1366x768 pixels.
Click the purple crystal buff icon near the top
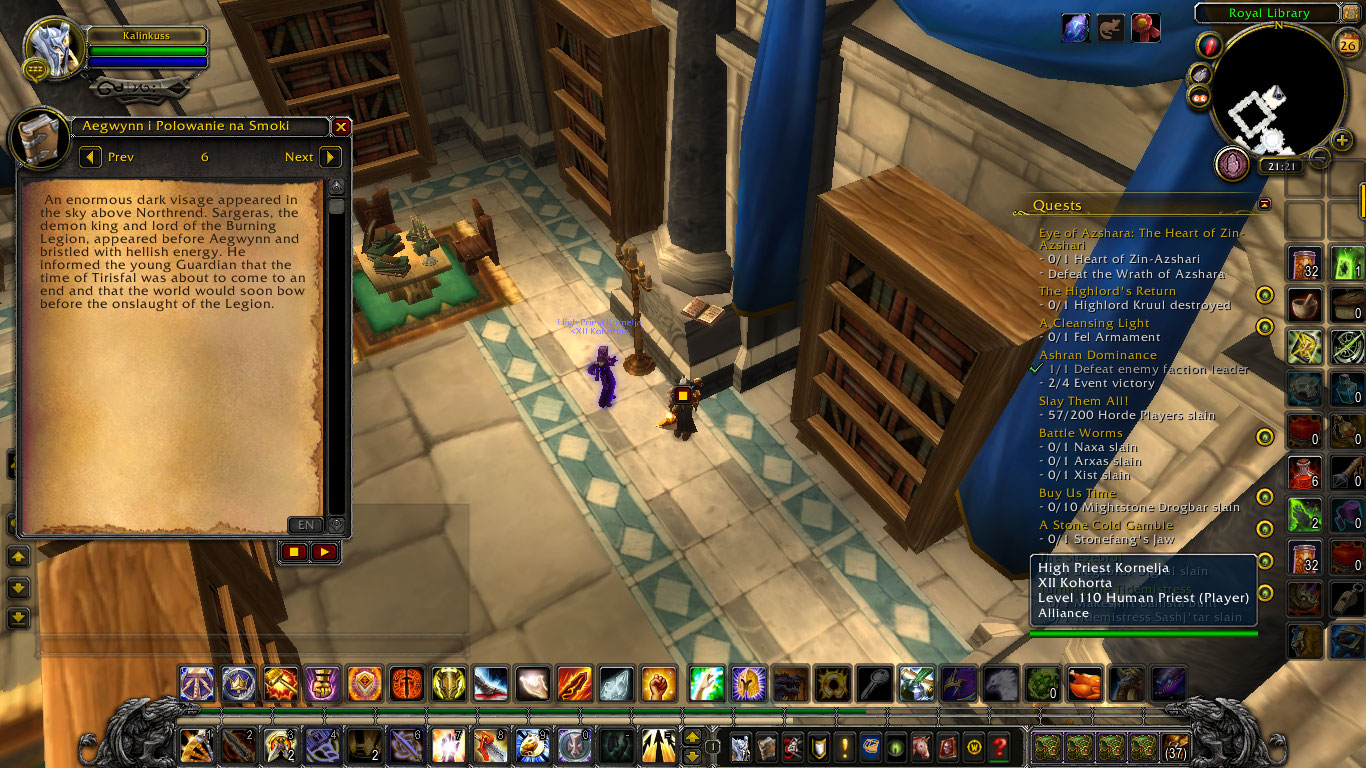(x=1075, y=28)
